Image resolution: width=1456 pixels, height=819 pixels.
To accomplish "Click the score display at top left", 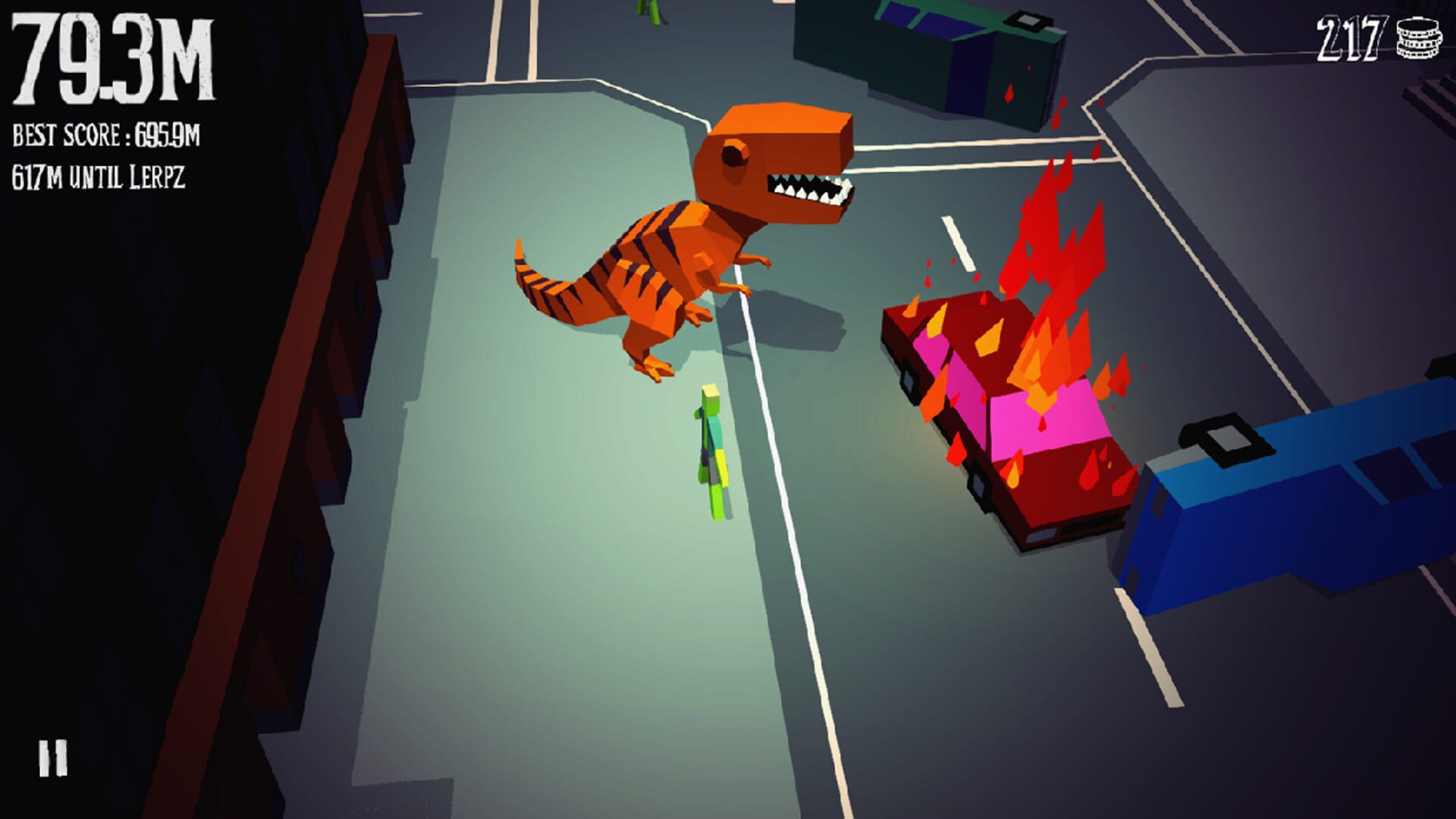I will click(x=114, y=61).
